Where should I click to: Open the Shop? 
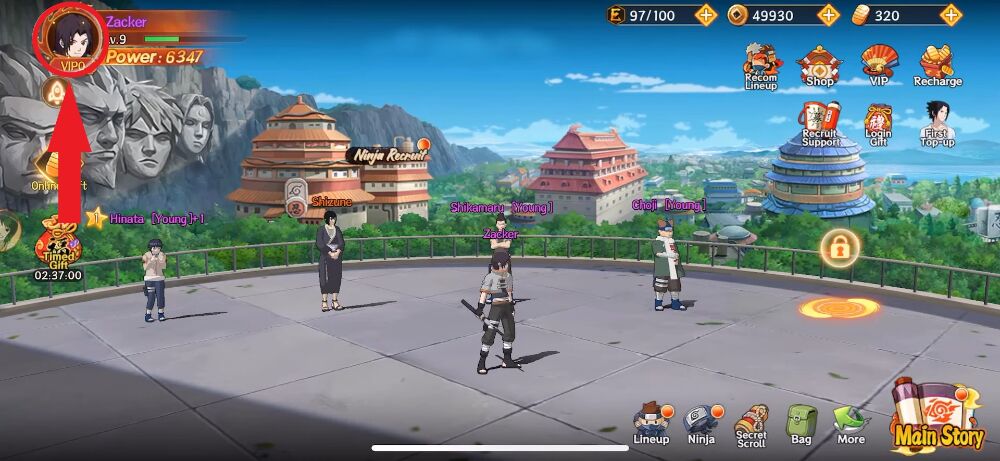coord(818,65)
